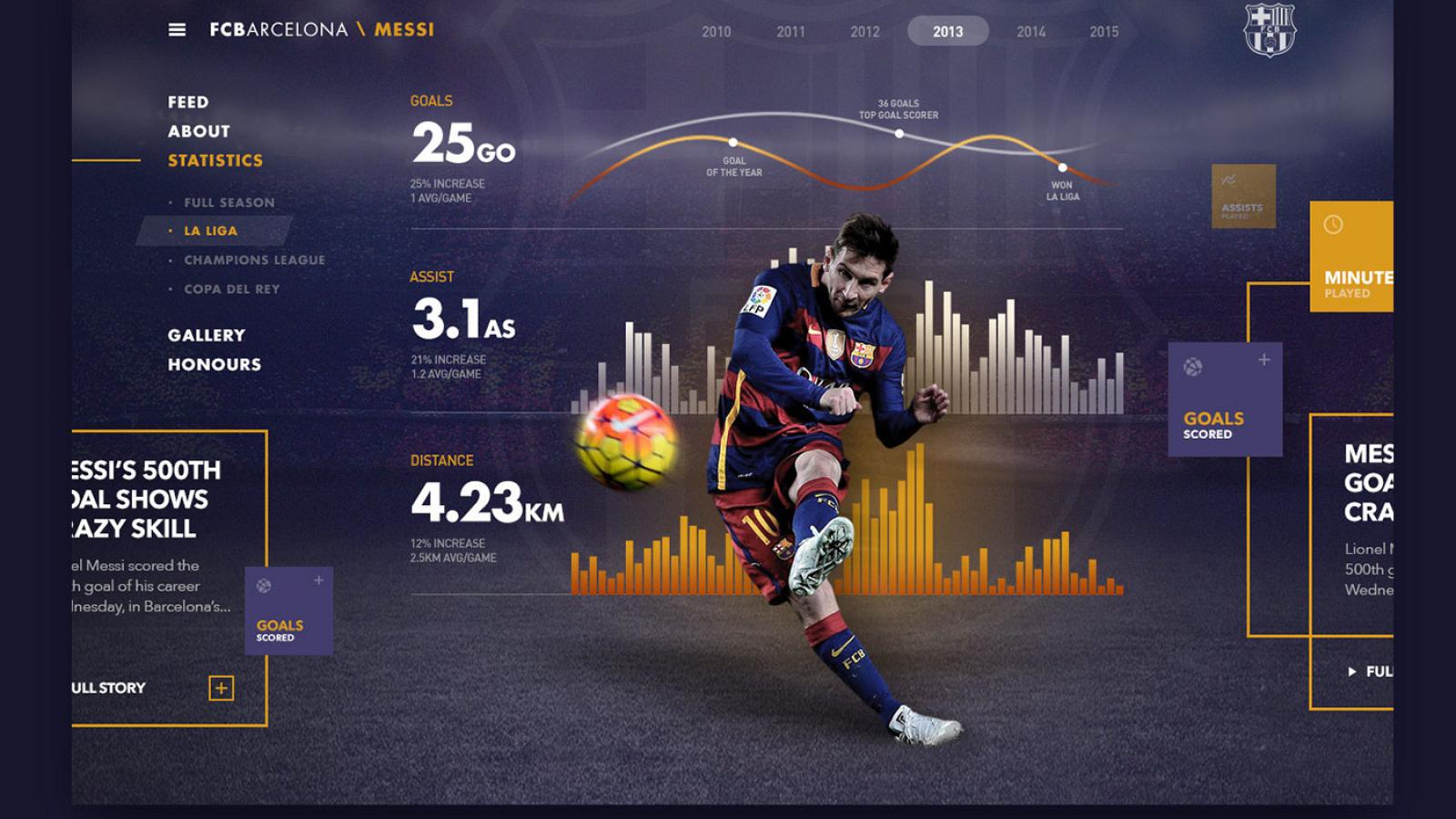The image size is (1456, 819).
Task: Click the Goal of the Year chart marker
Action: click(735, 142)
